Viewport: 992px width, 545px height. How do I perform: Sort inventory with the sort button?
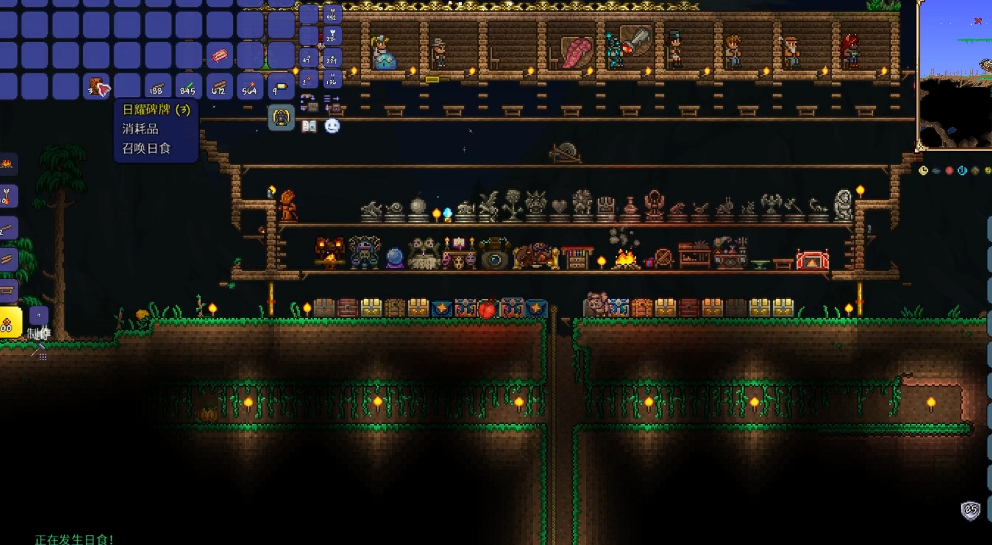(x=332, y=101)
